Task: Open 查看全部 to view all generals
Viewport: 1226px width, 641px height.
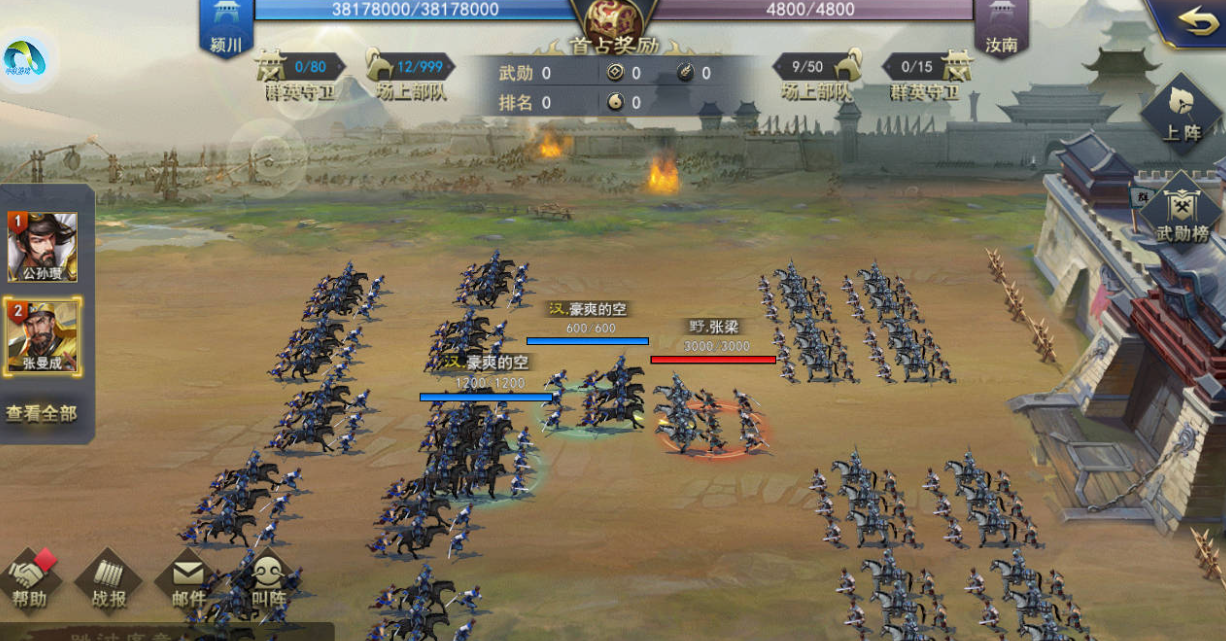Action: point(41,413)
